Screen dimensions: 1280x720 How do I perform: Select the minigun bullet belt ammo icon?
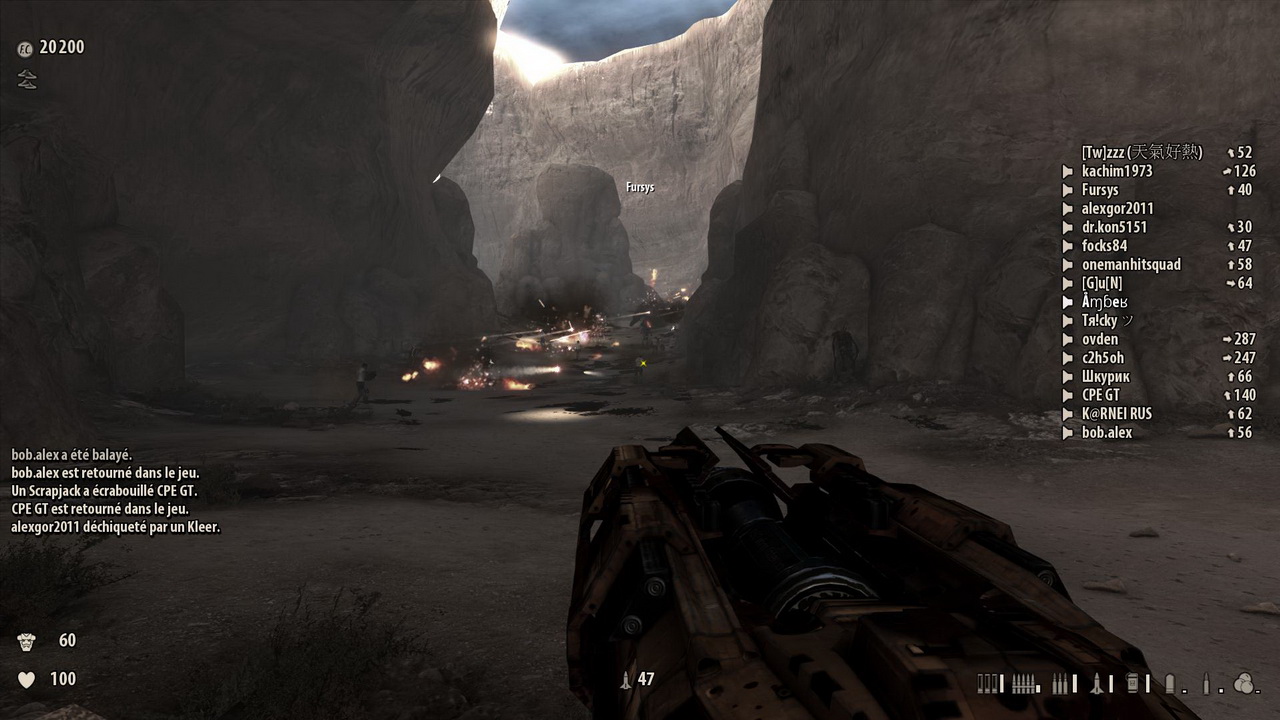[1023, 684]
